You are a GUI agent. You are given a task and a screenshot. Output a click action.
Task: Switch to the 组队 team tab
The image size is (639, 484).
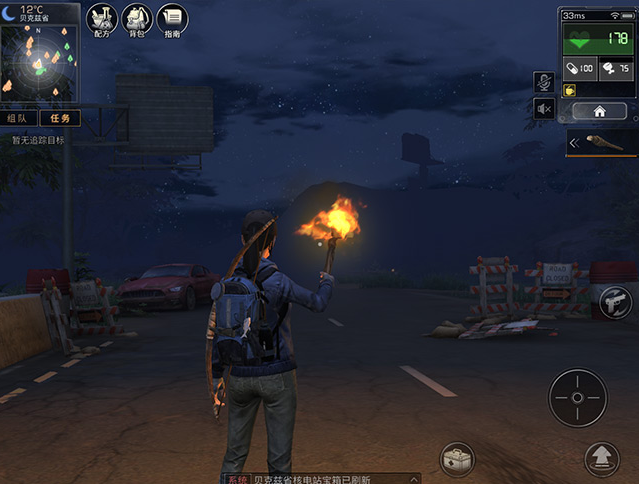point(18,118)
